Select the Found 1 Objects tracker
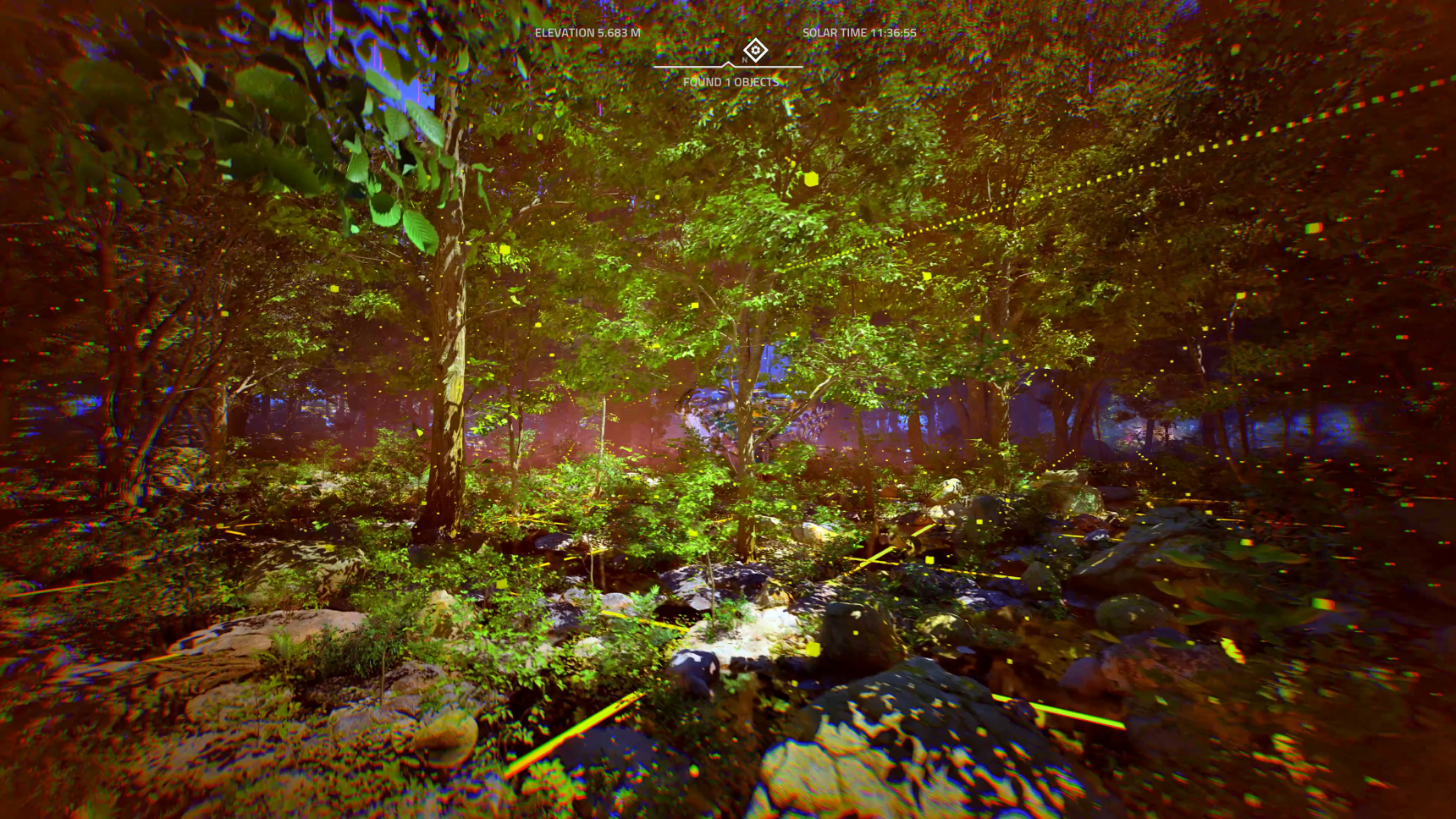 [x=731, y=82]
